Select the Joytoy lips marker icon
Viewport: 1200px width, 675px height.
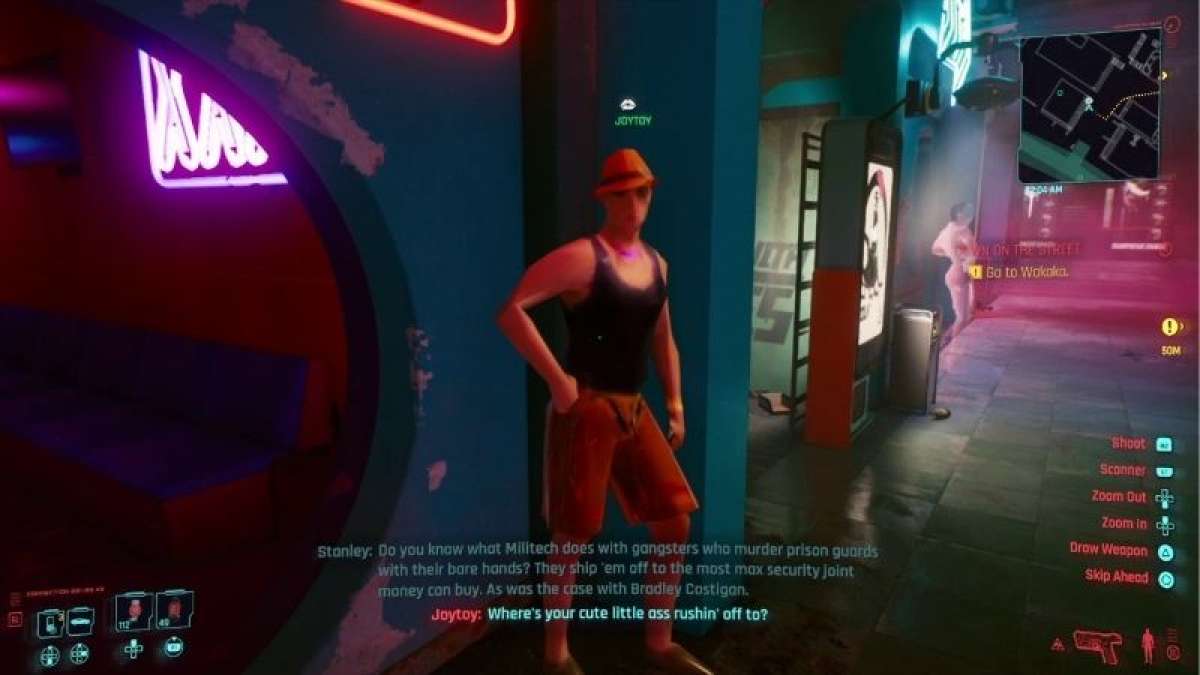(x=627, y=104)
